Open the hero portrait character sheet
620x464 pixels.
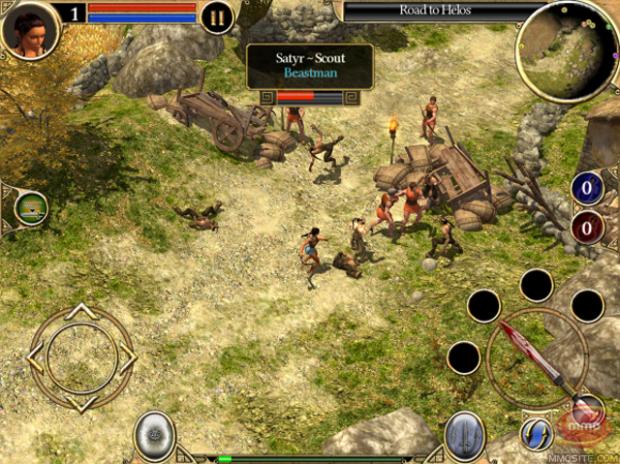click(29, 29)
